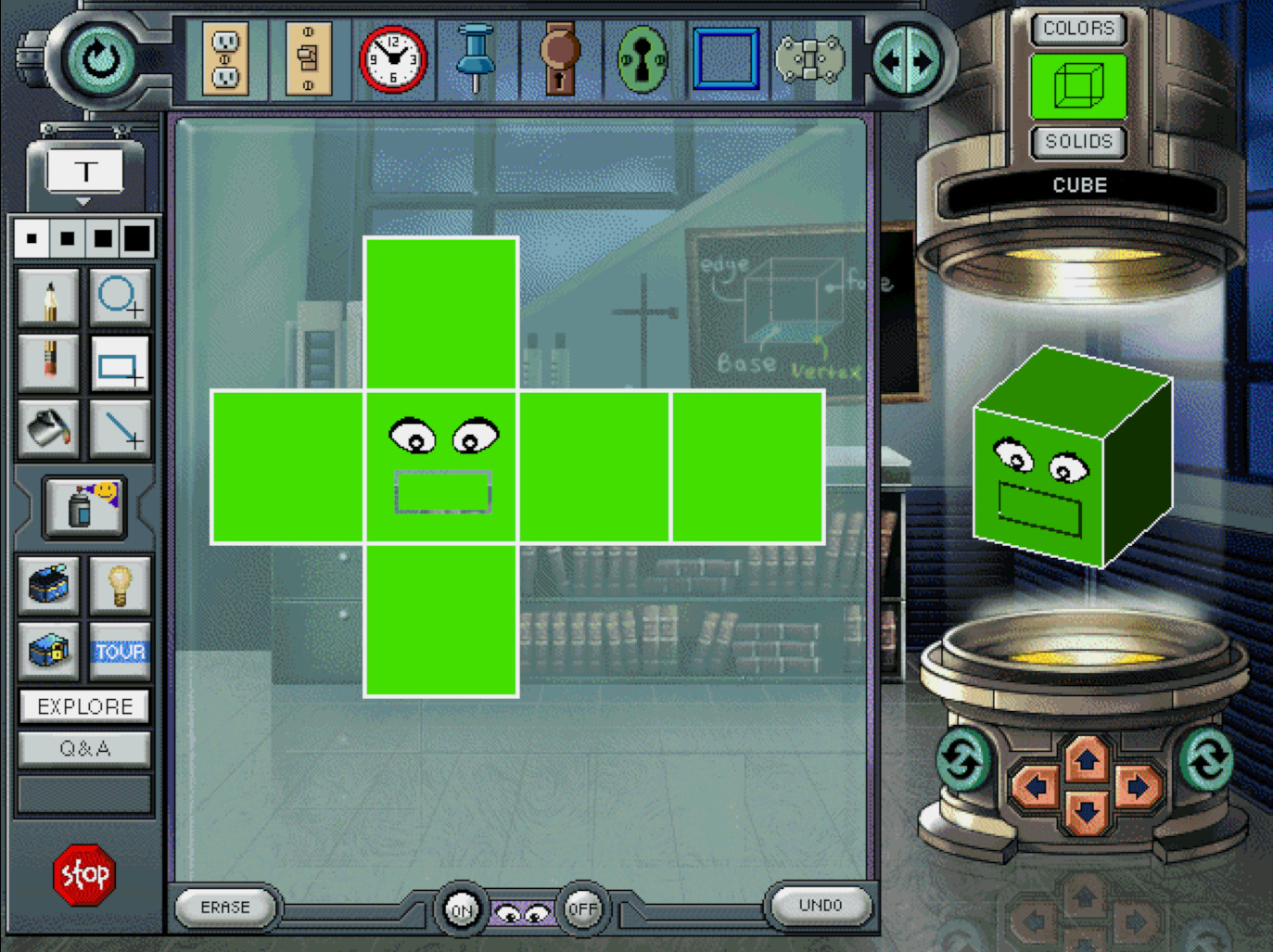The image size is (1273, 952).
Task: Choose the paint bucket fill tool
Action: [49, 428]
